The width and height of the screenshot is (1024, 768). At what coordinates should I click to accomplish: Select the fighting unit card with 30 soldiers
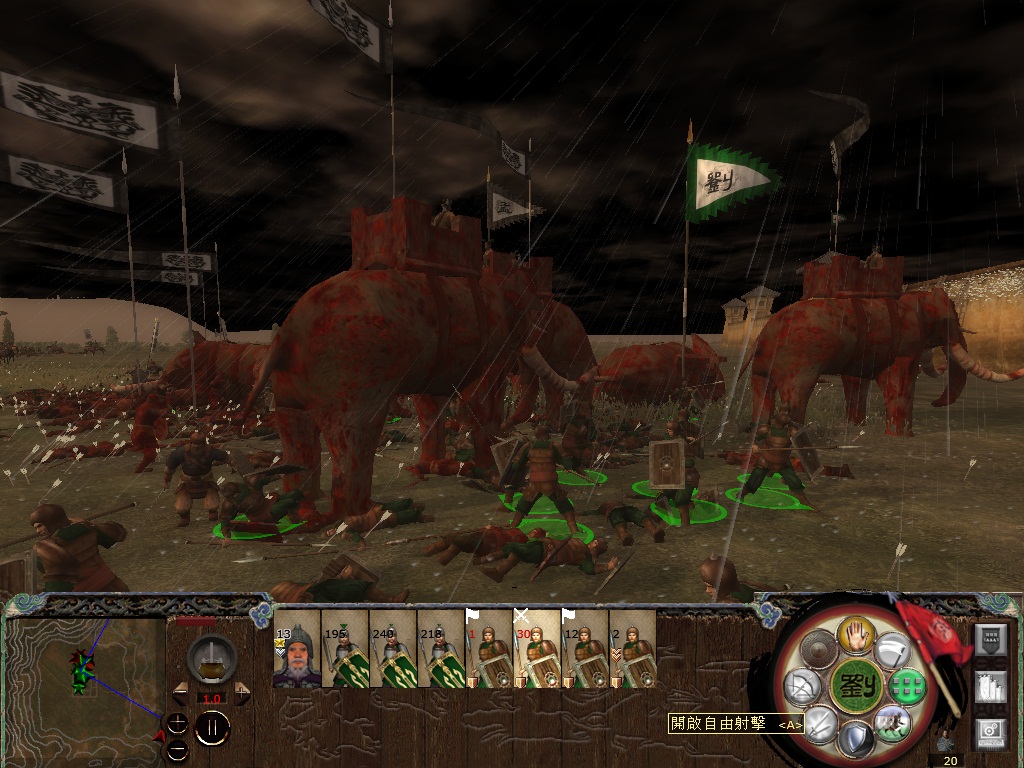[x=537, y=649]
